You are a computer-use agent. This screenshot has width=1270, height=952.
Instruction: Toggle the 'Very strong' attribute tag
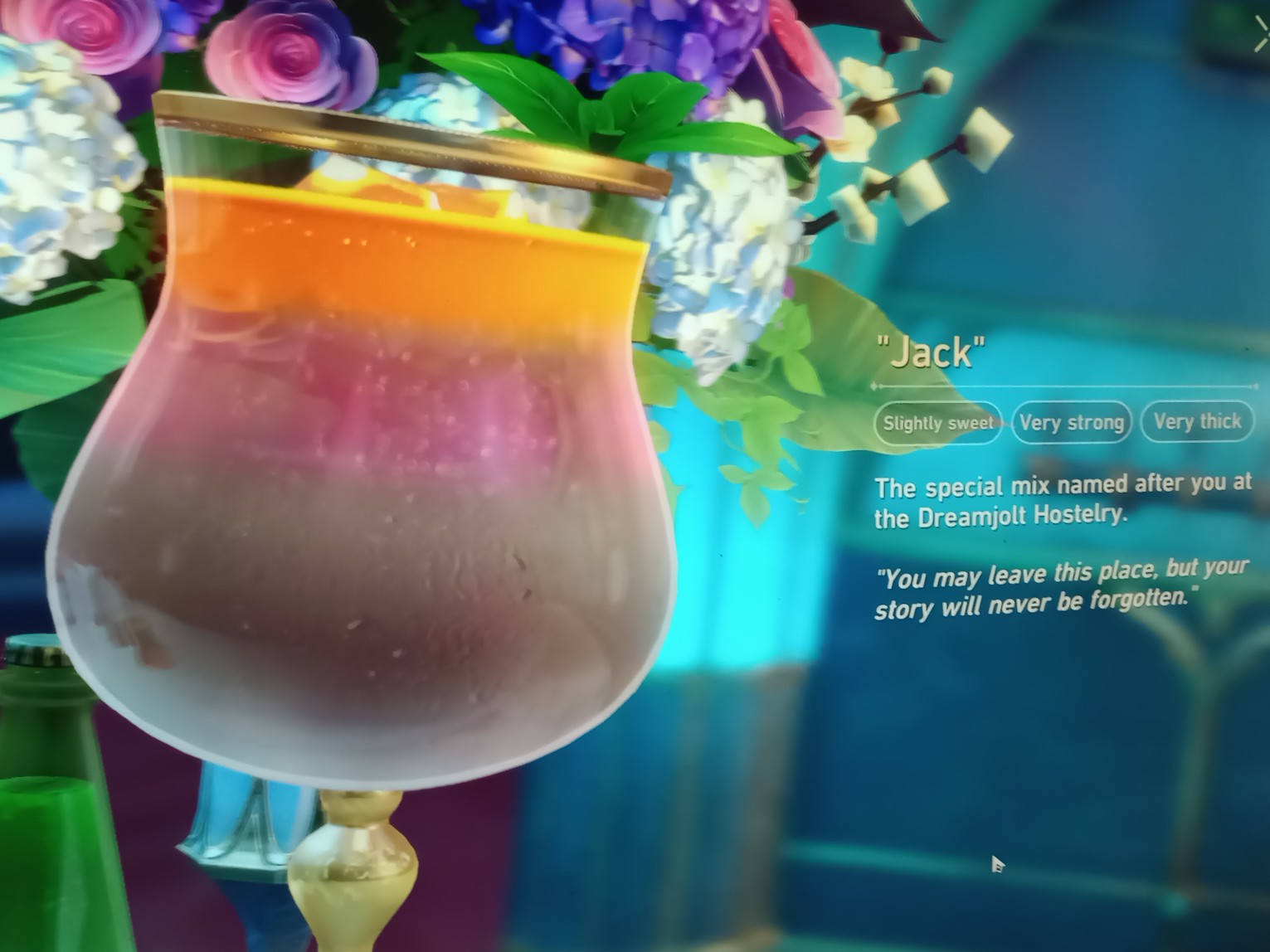(1072, 422)
